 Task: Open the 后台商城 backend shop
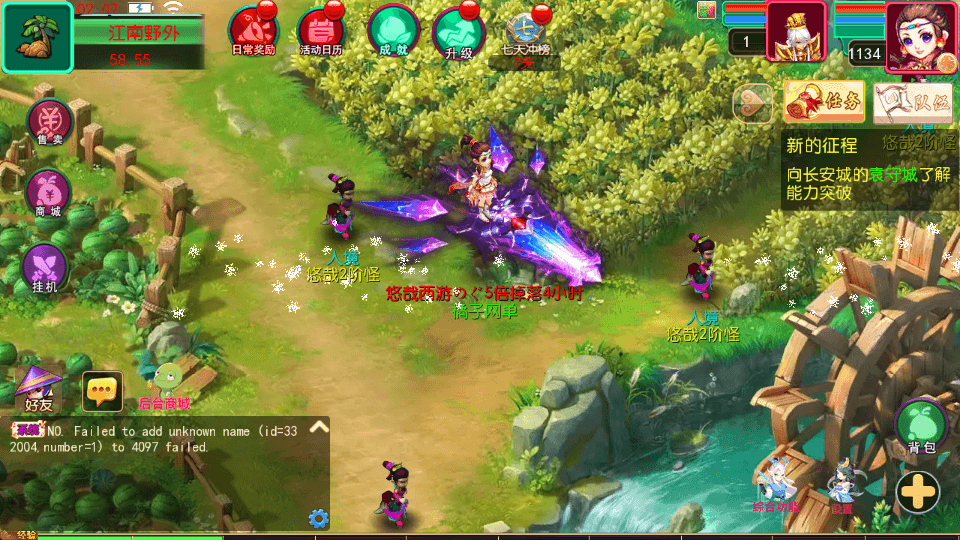click(165, 385)
